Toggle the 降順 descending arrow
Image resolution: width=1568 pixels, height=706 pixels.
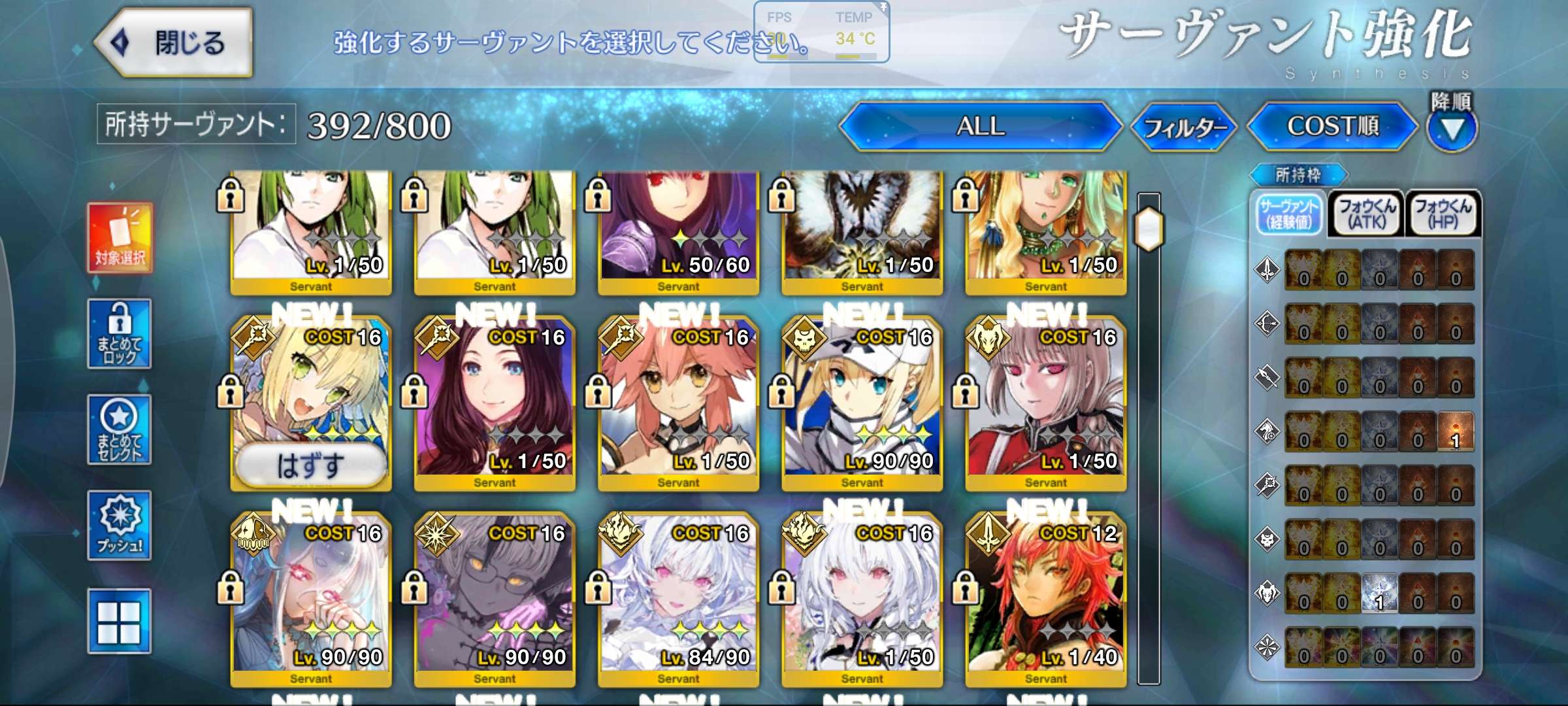(1452, 128)
